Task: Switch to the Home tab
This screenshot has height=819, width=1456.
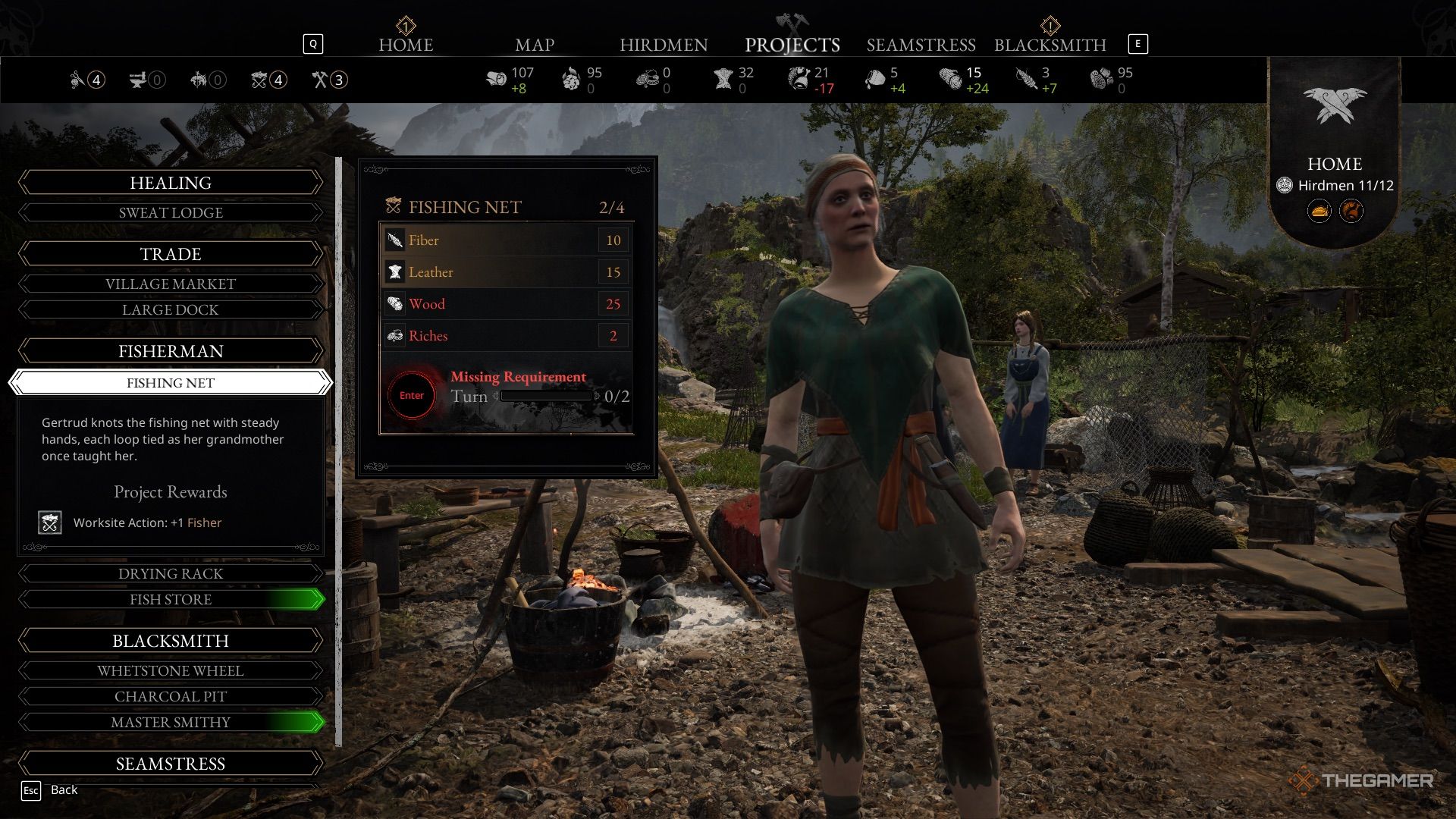Action: click(406, 45)
